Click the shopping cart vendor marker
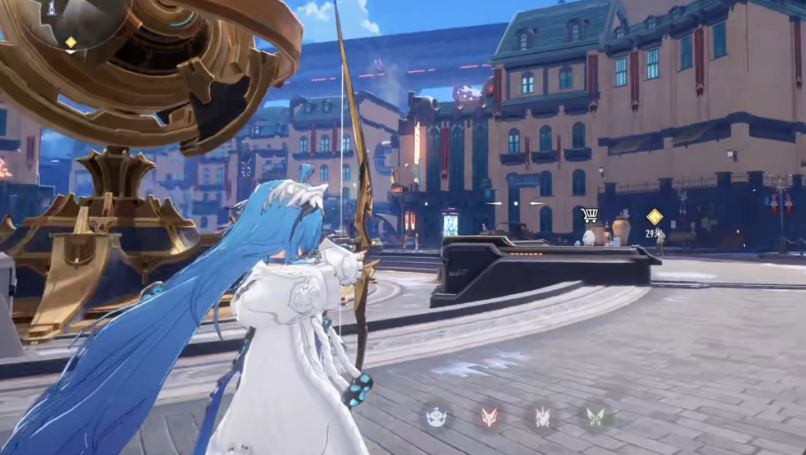 click(590, 215)
